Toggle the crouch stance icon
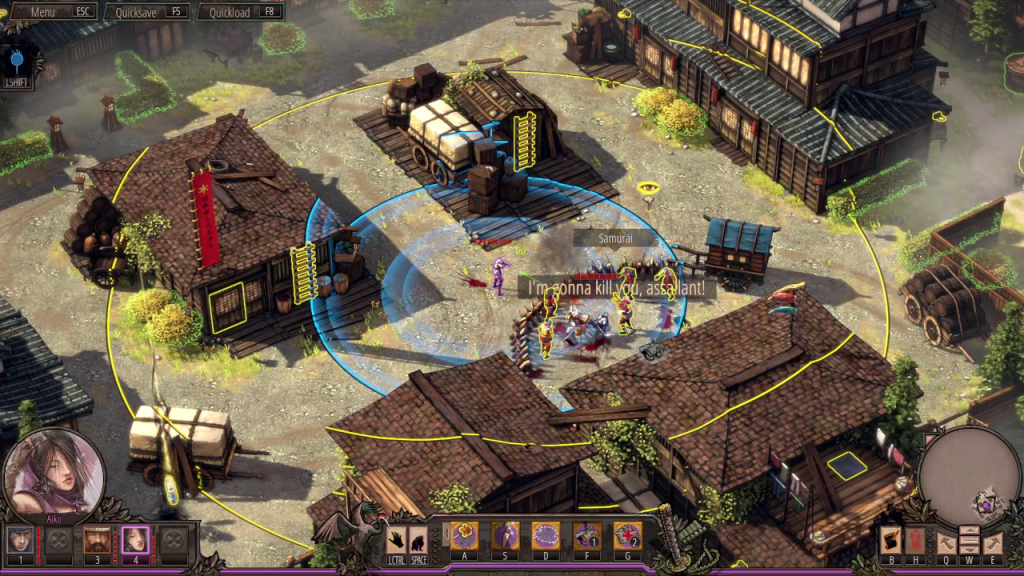The width and height of the screenshot is (1024, 576). [x=419, y=540]
